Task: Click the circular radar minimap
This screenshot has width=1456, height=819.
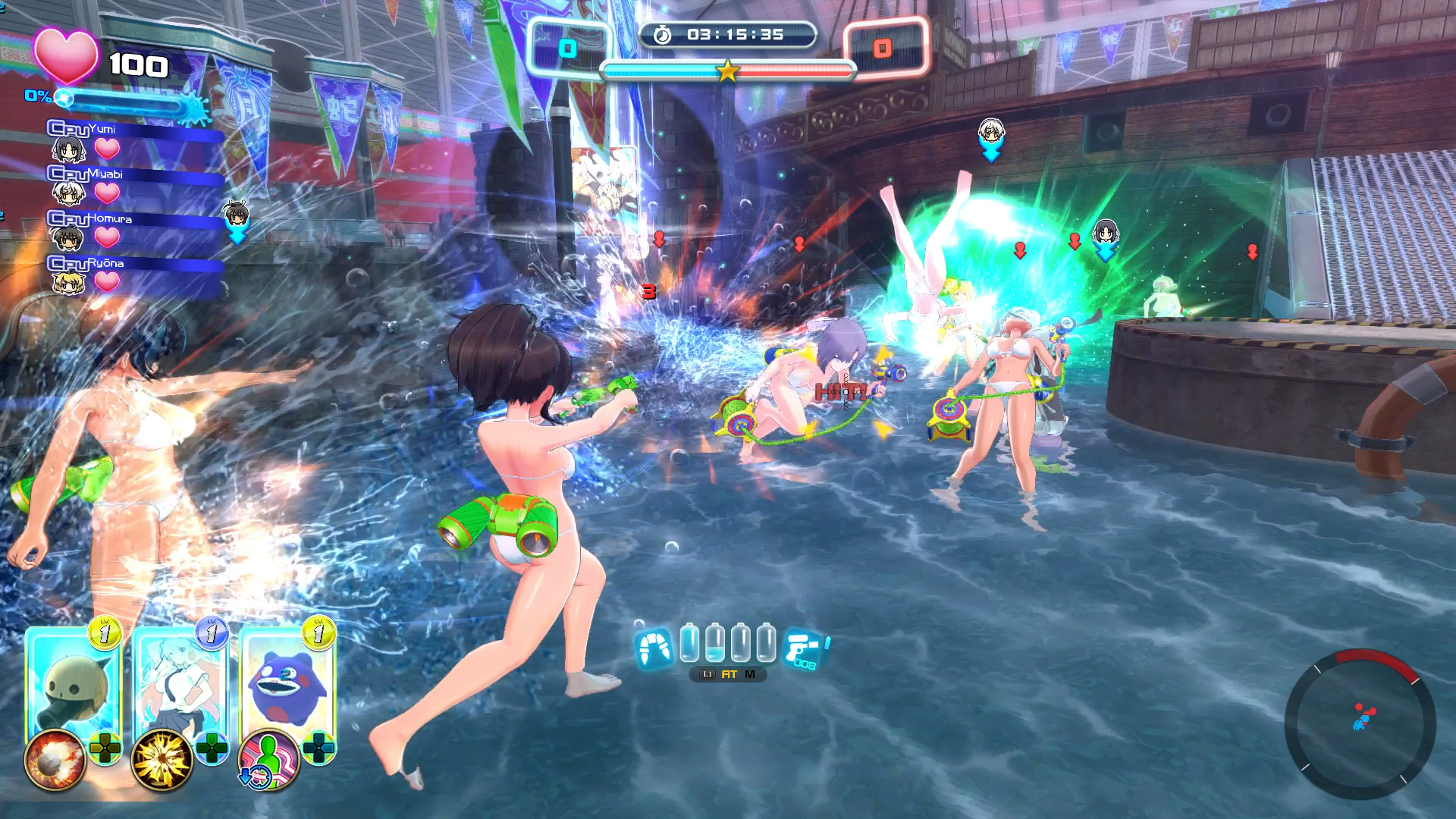Action: (1360, 723)
